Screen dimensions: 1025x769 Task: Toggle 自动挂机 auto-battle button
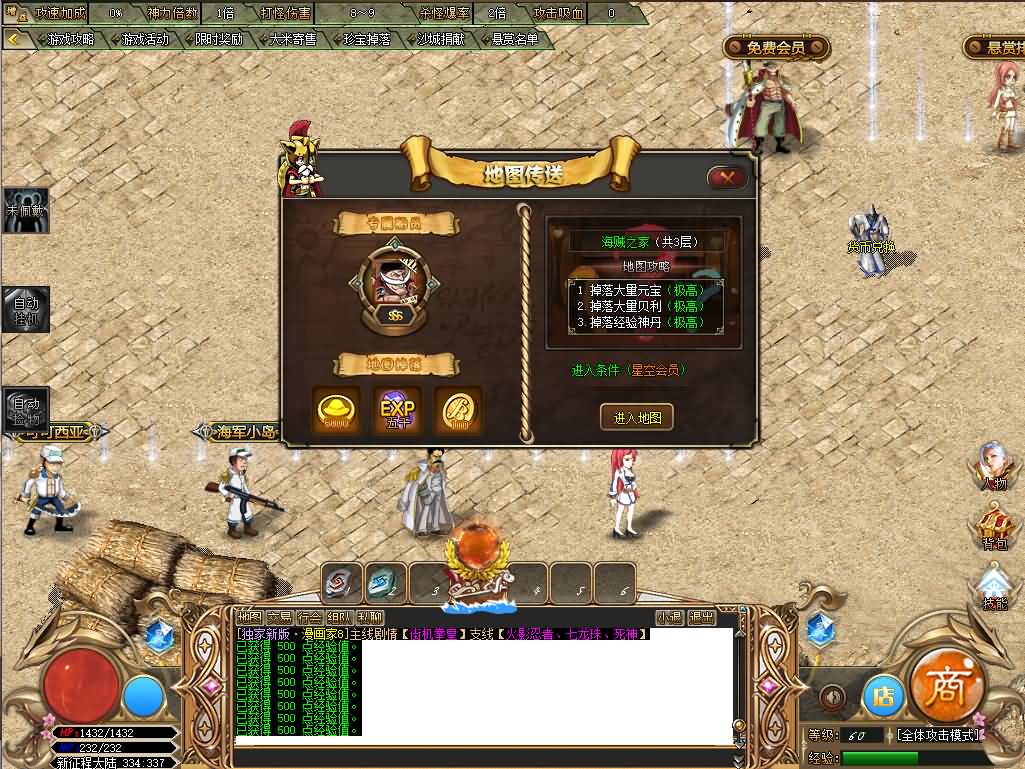[x=25, y=309]
